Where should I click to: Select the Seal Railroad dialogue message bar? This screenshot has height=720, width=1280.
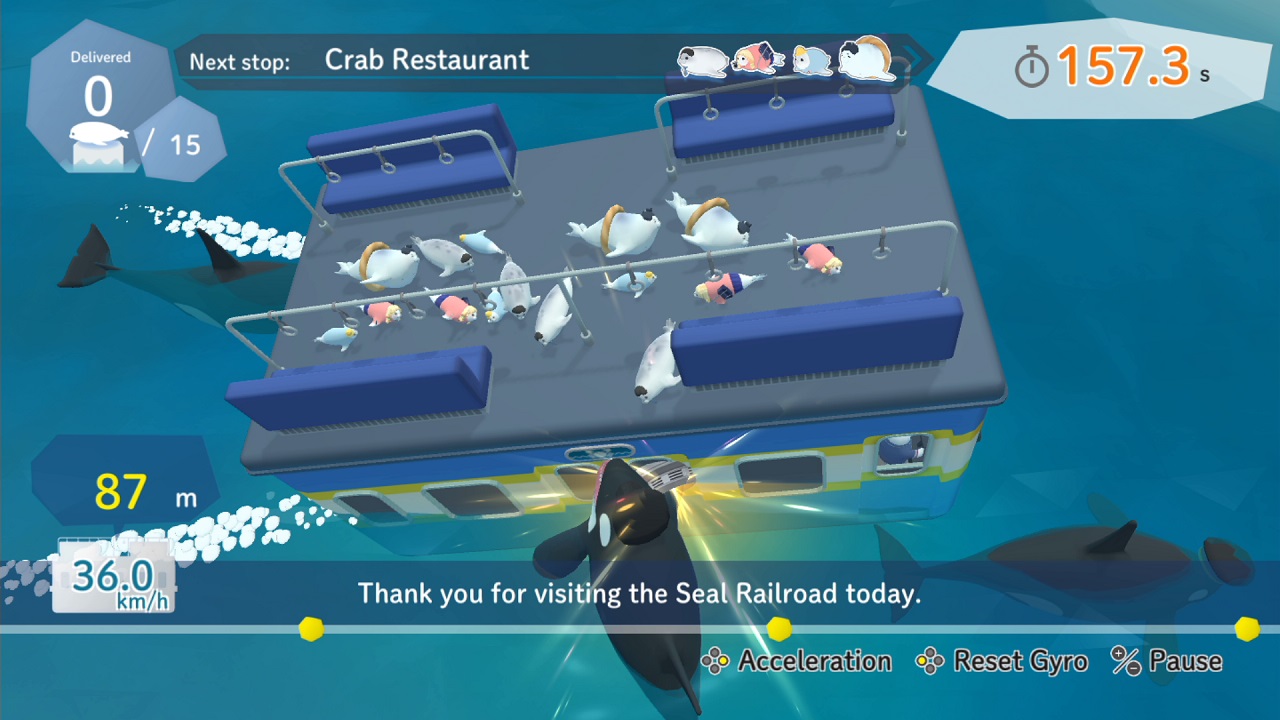640,593
